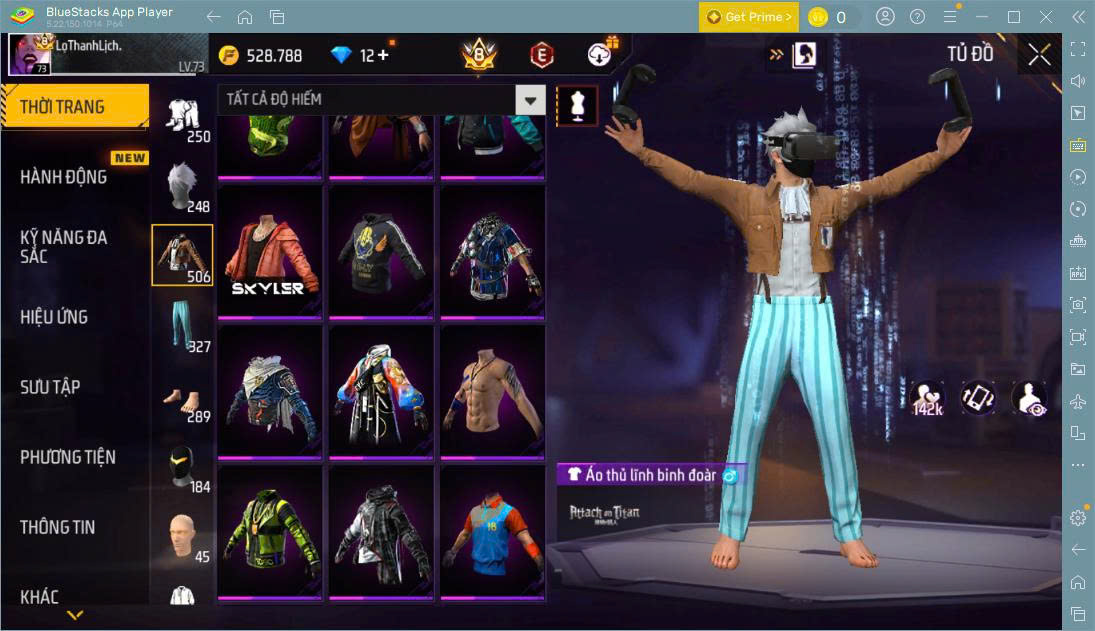The width and height of the screenshot is (1095, 631).
Task: Choose the pants category with 327 items
Action: (x=182, y=325)
